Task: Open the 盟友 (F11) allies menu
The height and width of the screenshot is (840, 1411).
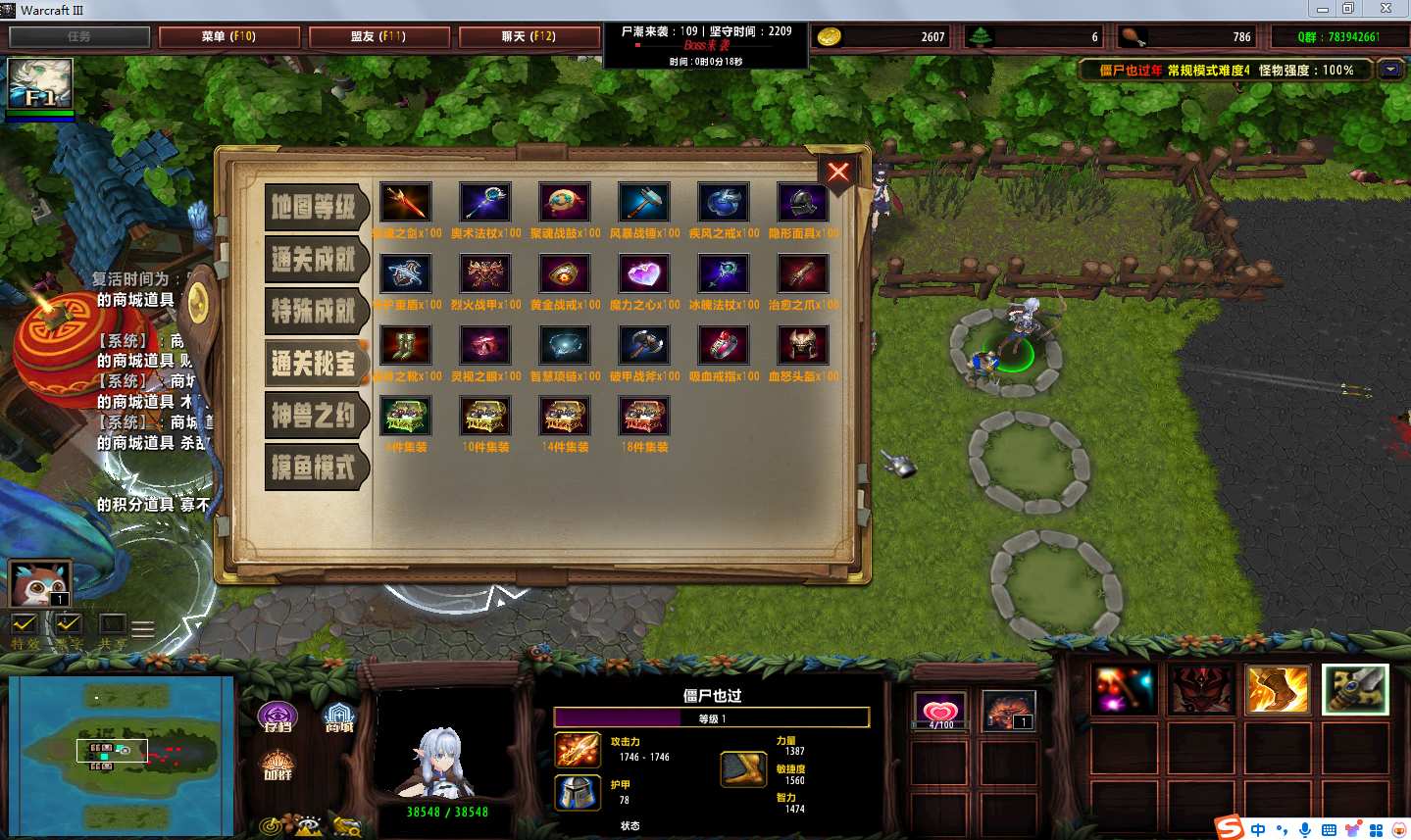Action: [378, 37]
